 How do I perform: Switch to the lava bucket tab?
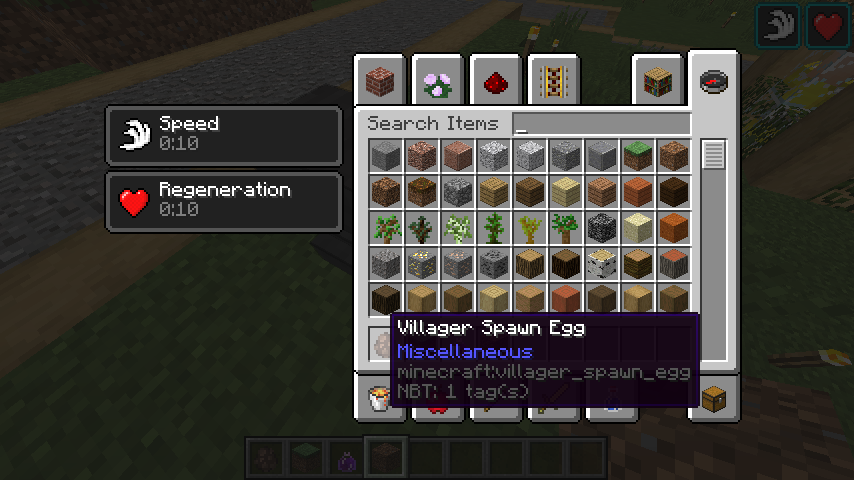click(x=381, y=397)
